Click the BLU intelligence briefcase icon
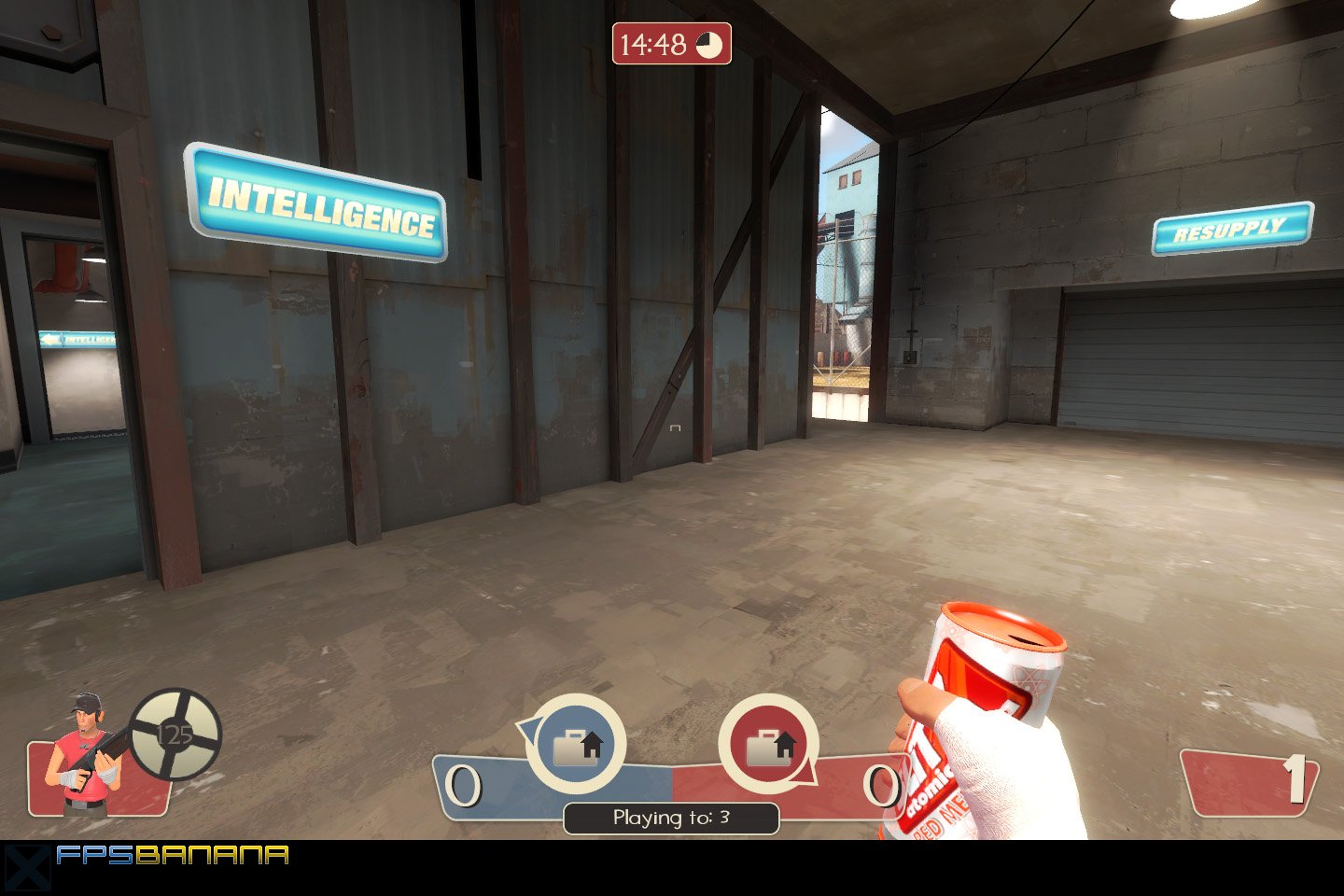This screenshot has width=1344, height=896. (576, 742)
